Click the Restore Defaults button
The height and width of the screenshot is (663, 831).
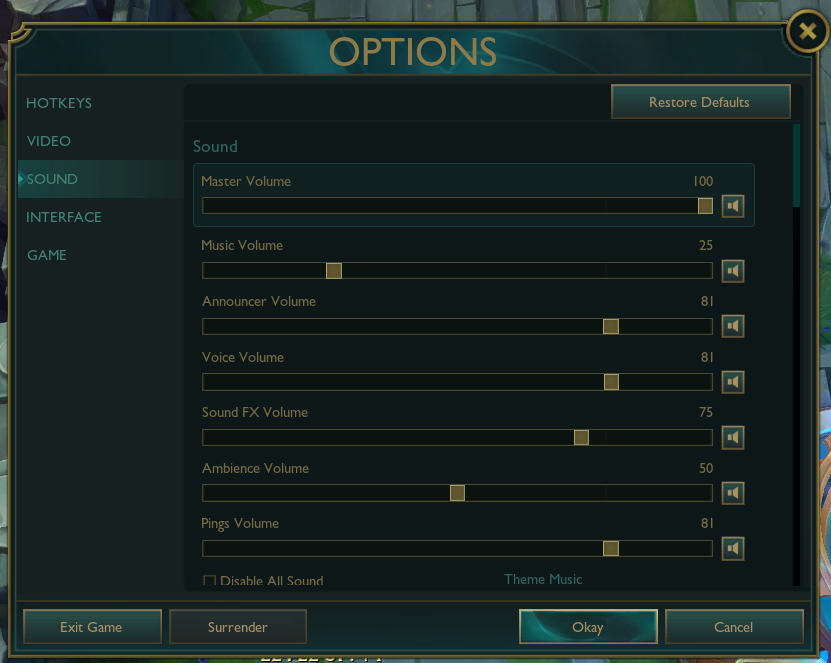[700, 102]
